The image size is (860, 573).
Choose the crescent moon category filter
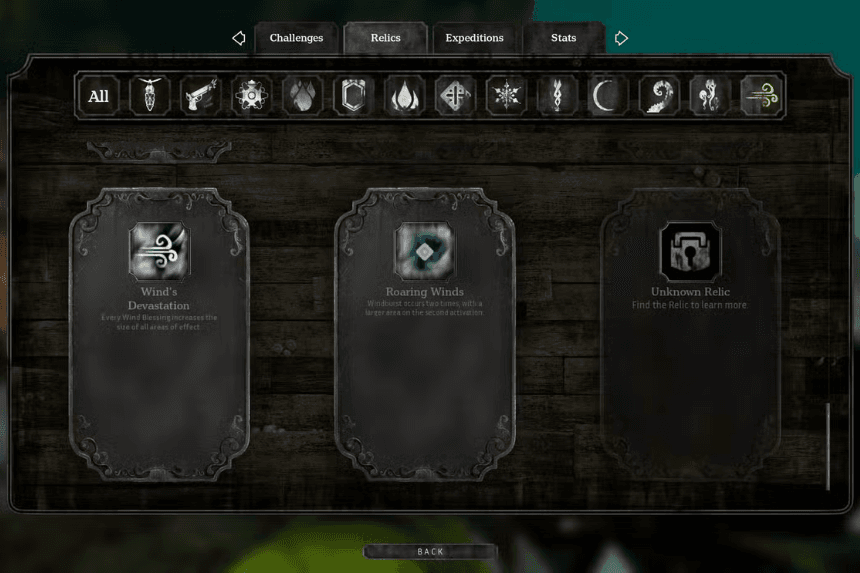[608, 96]
